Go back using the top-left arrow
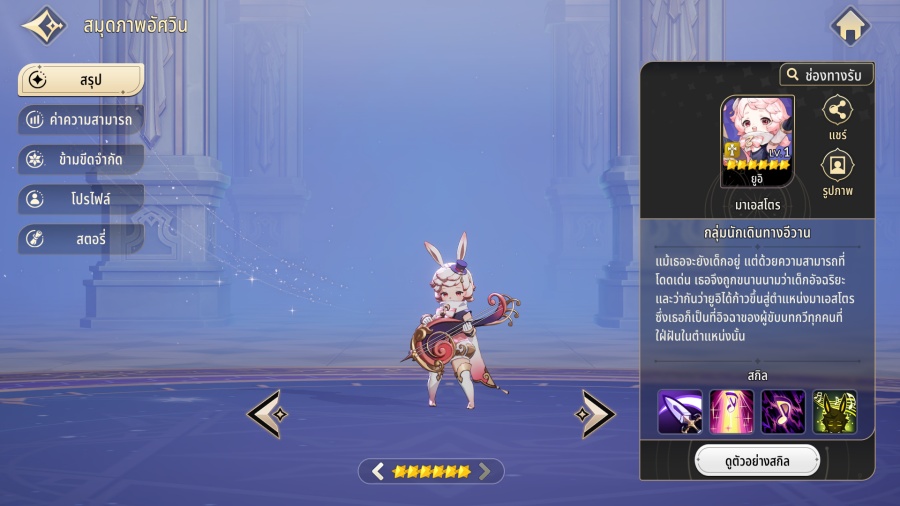Image resolution: width=900 pixels, height=506 pixels. pyautogui.click(x=43, y=26)
